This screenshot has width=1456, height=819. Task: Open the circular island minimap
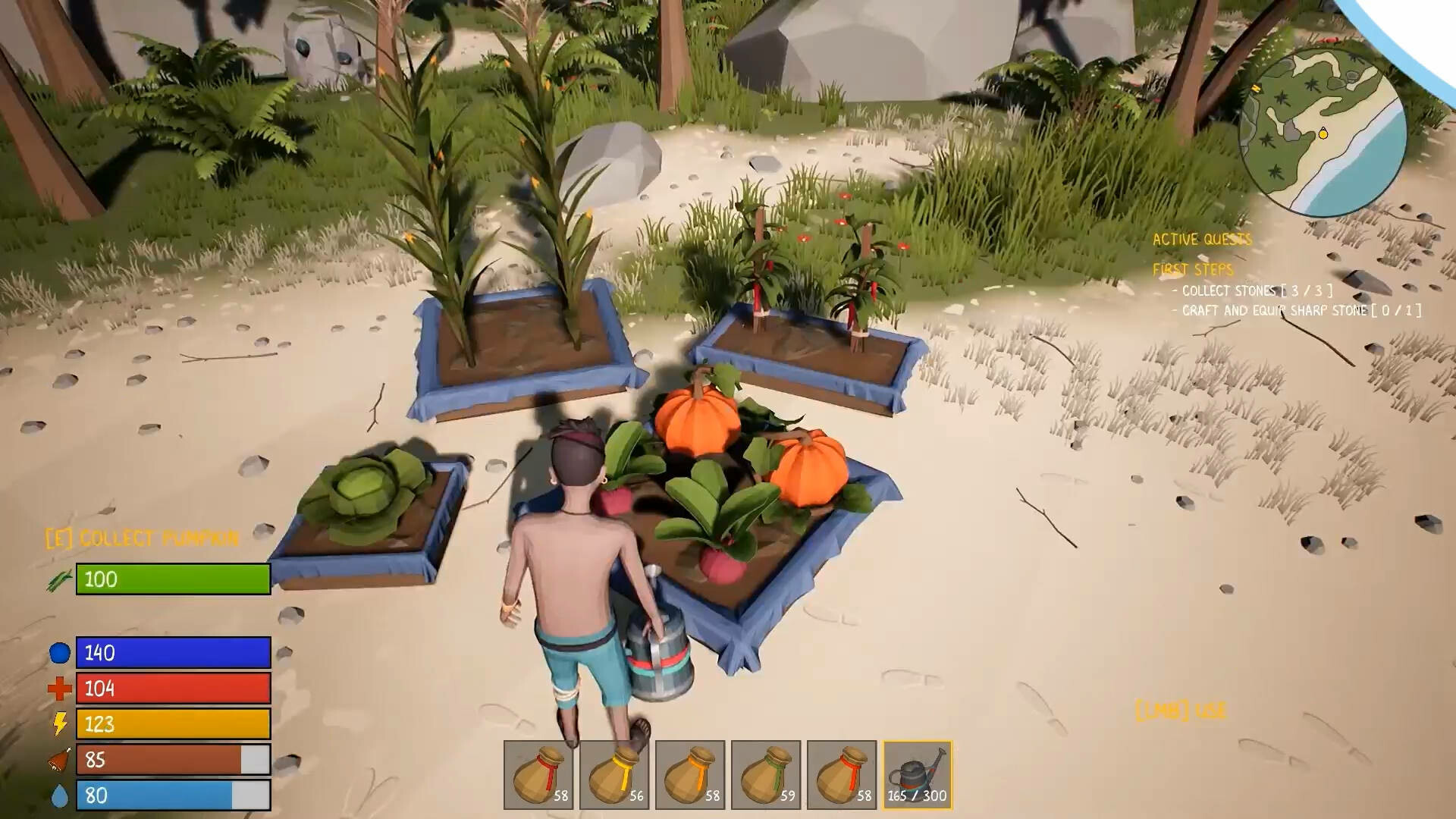pos(1323,133)
